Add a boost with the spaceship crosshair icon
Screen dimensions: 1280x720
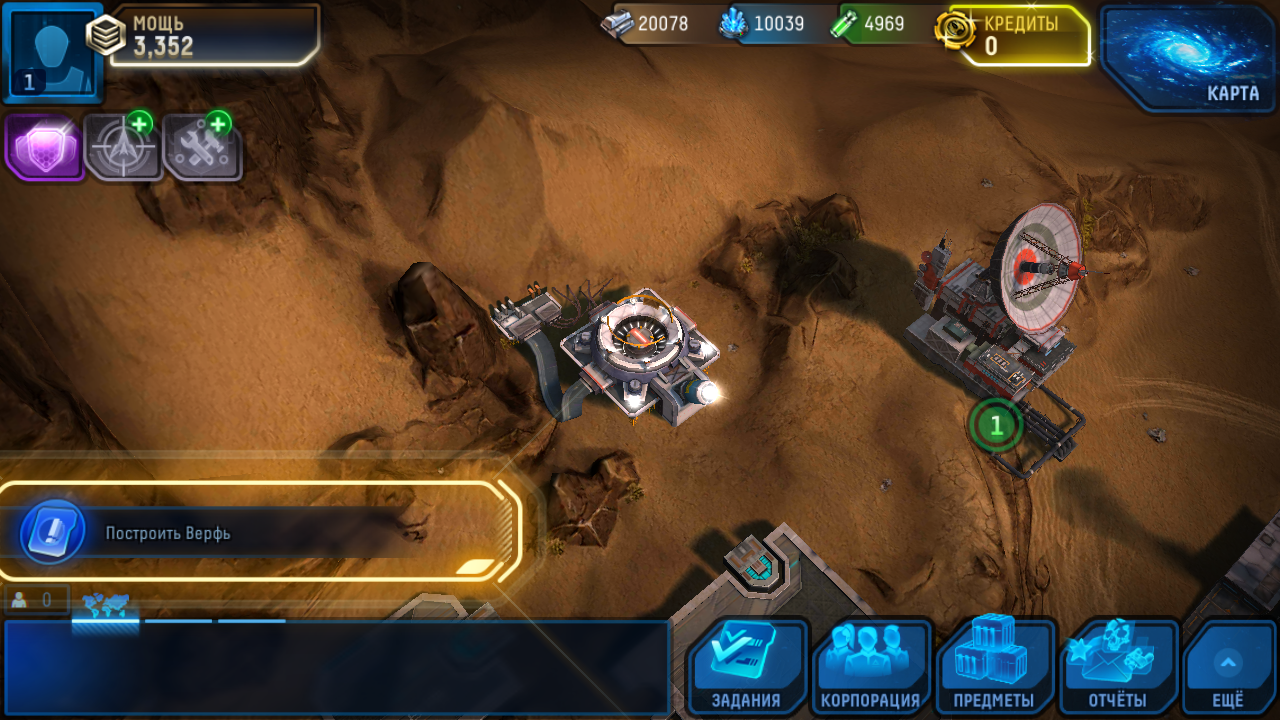pos(123,147)
